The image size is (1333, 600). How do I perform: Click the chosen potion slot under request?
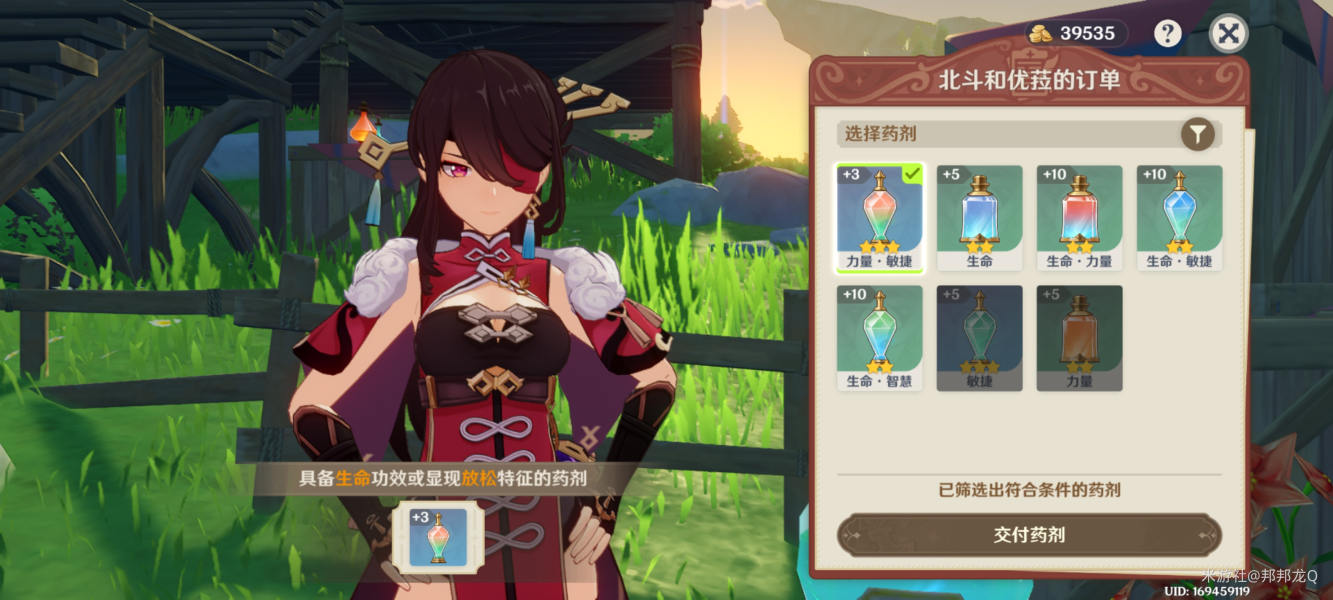click(438, 537)
